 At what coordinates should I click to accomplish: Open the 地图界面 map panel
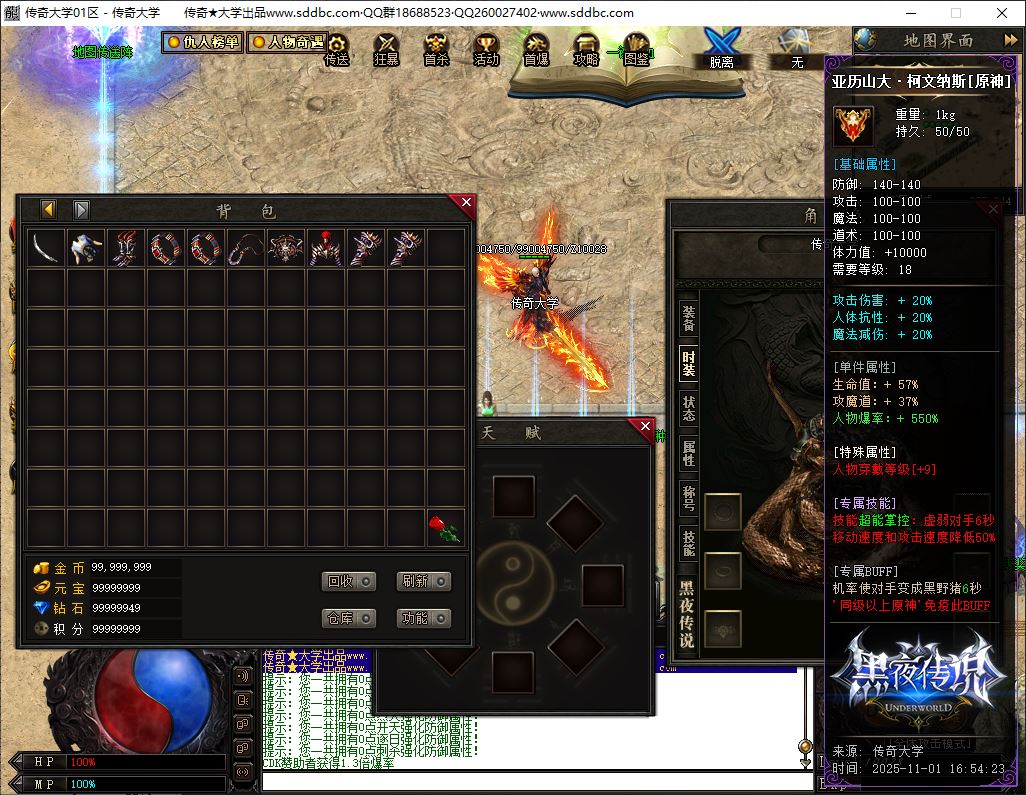click(937, 40)
